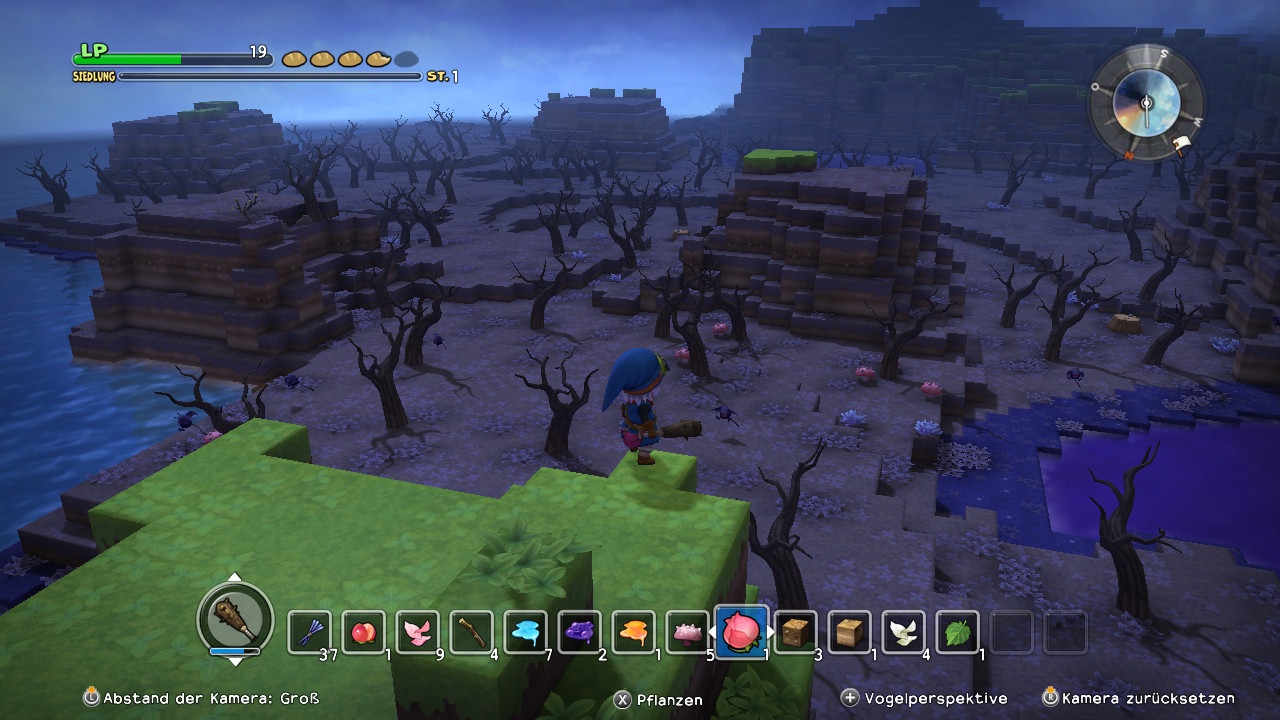Choose the purple slime goo slot
This screenshot has width=1280, height=720.
tap(579, 632)
